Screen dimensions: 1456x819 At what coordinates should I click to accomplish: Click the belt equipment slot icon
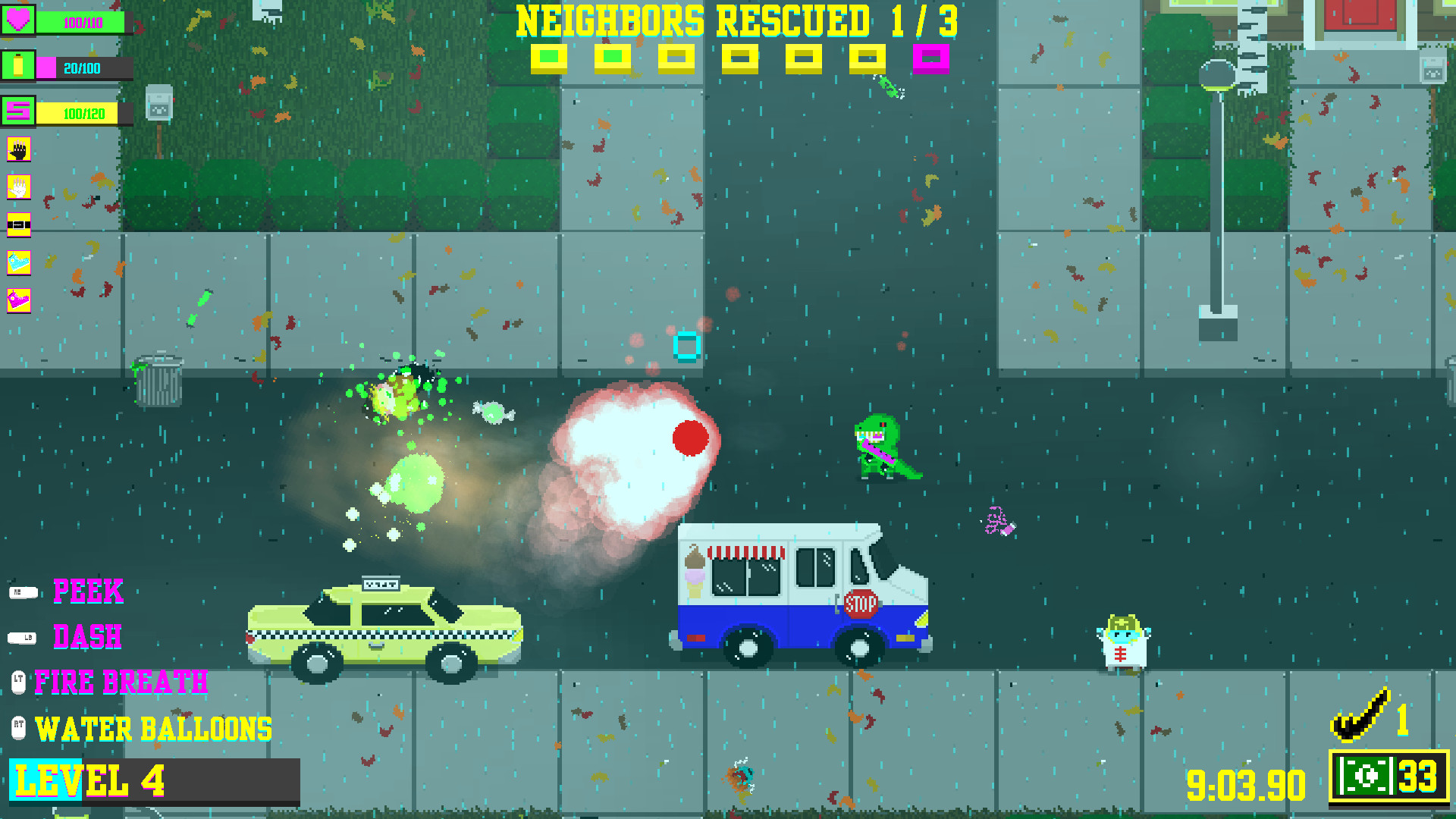(18, 224)
